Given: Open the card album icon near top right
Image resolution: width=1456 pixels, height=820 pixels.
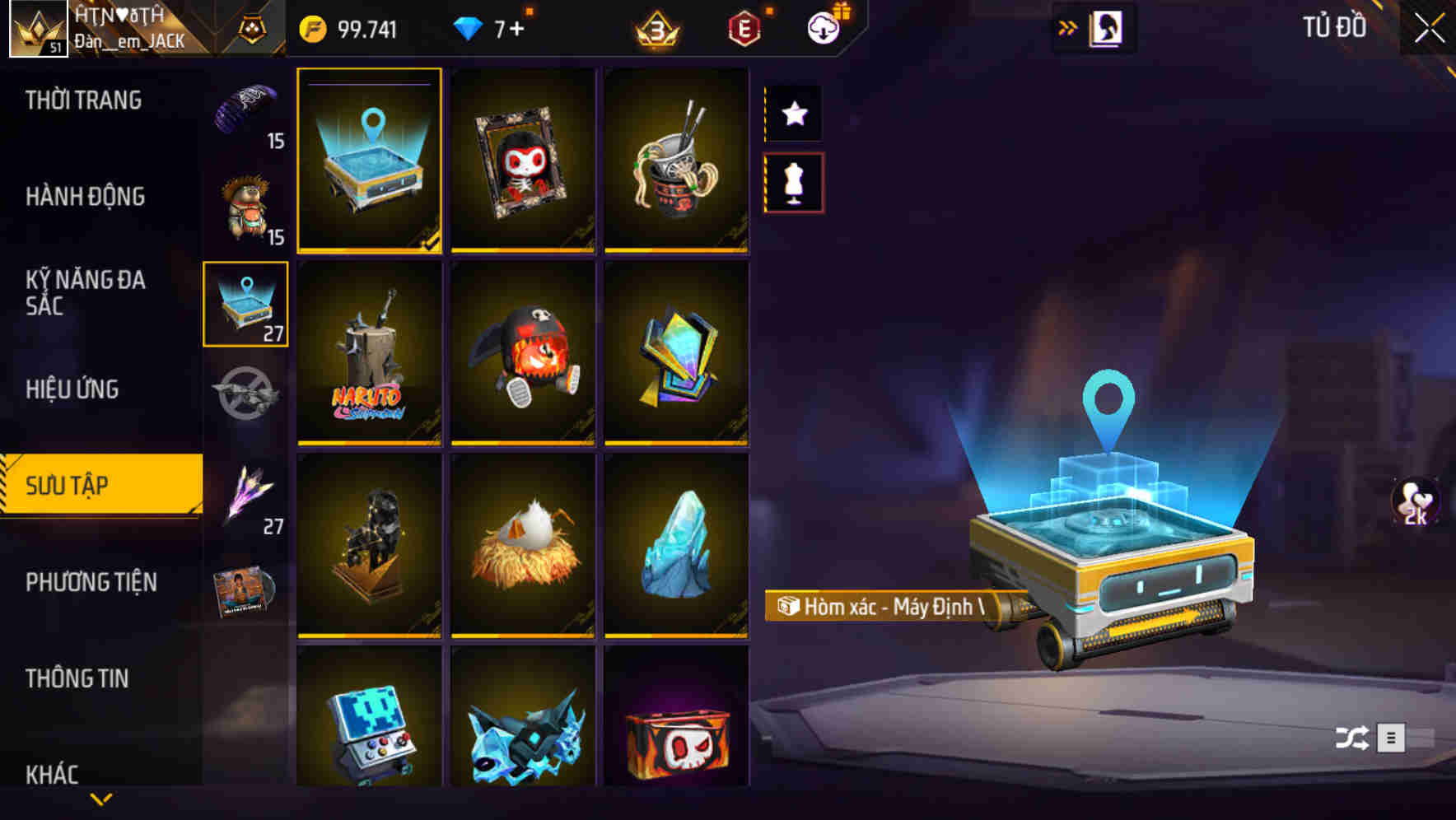Looking at the screenshot, I should (1104, 27).
